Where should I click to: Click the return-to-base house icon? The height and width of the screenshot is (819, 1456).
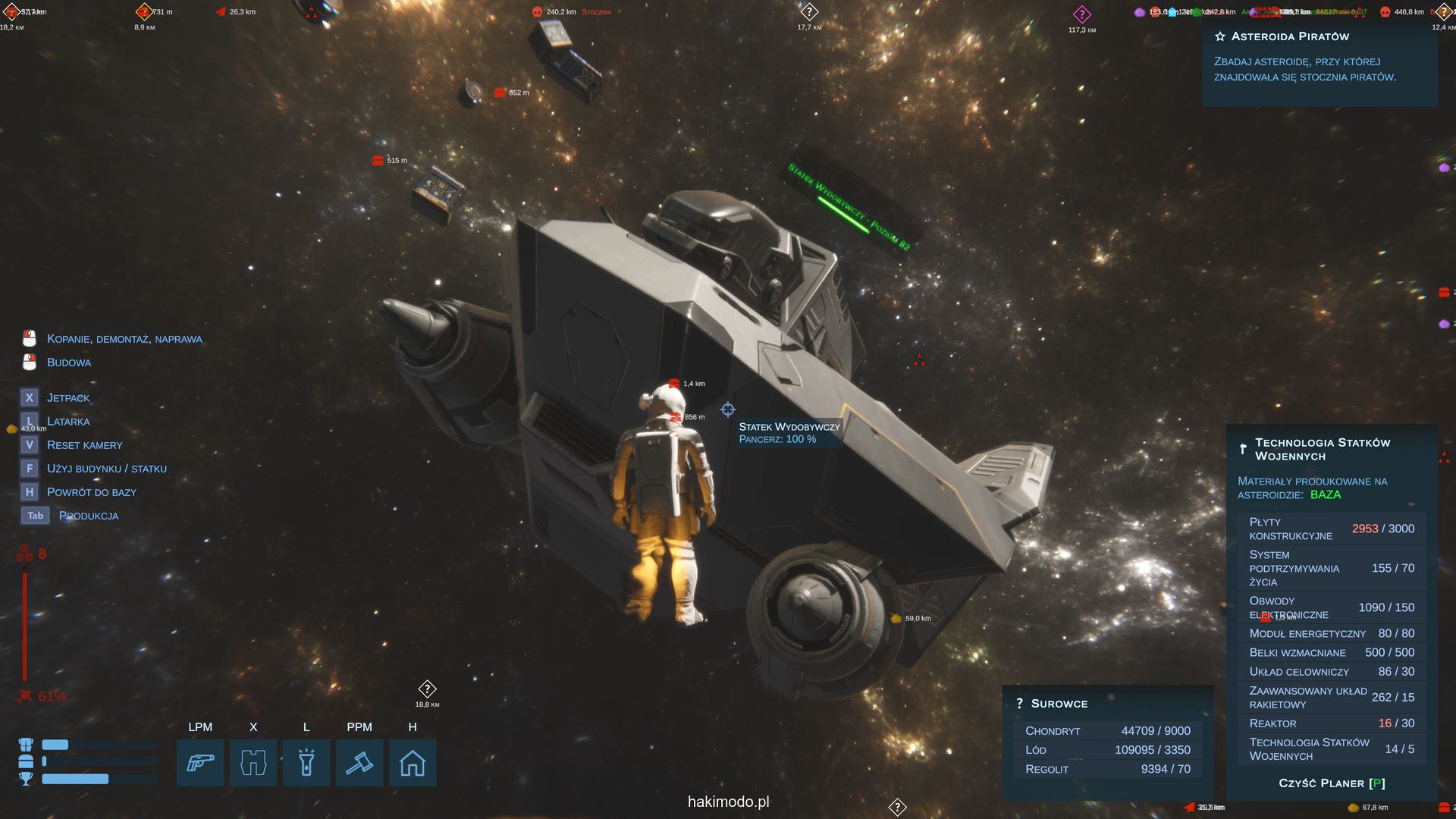(413, 763)
